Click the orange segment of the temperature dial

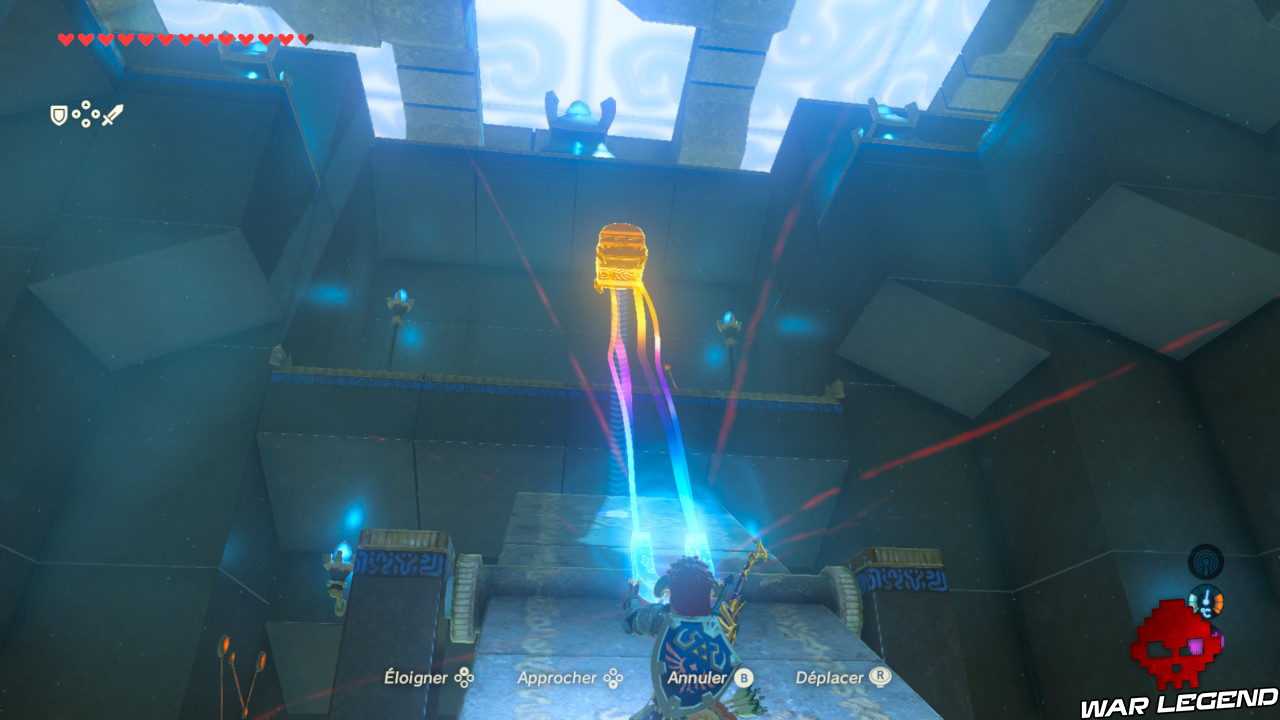[1219, 603]
